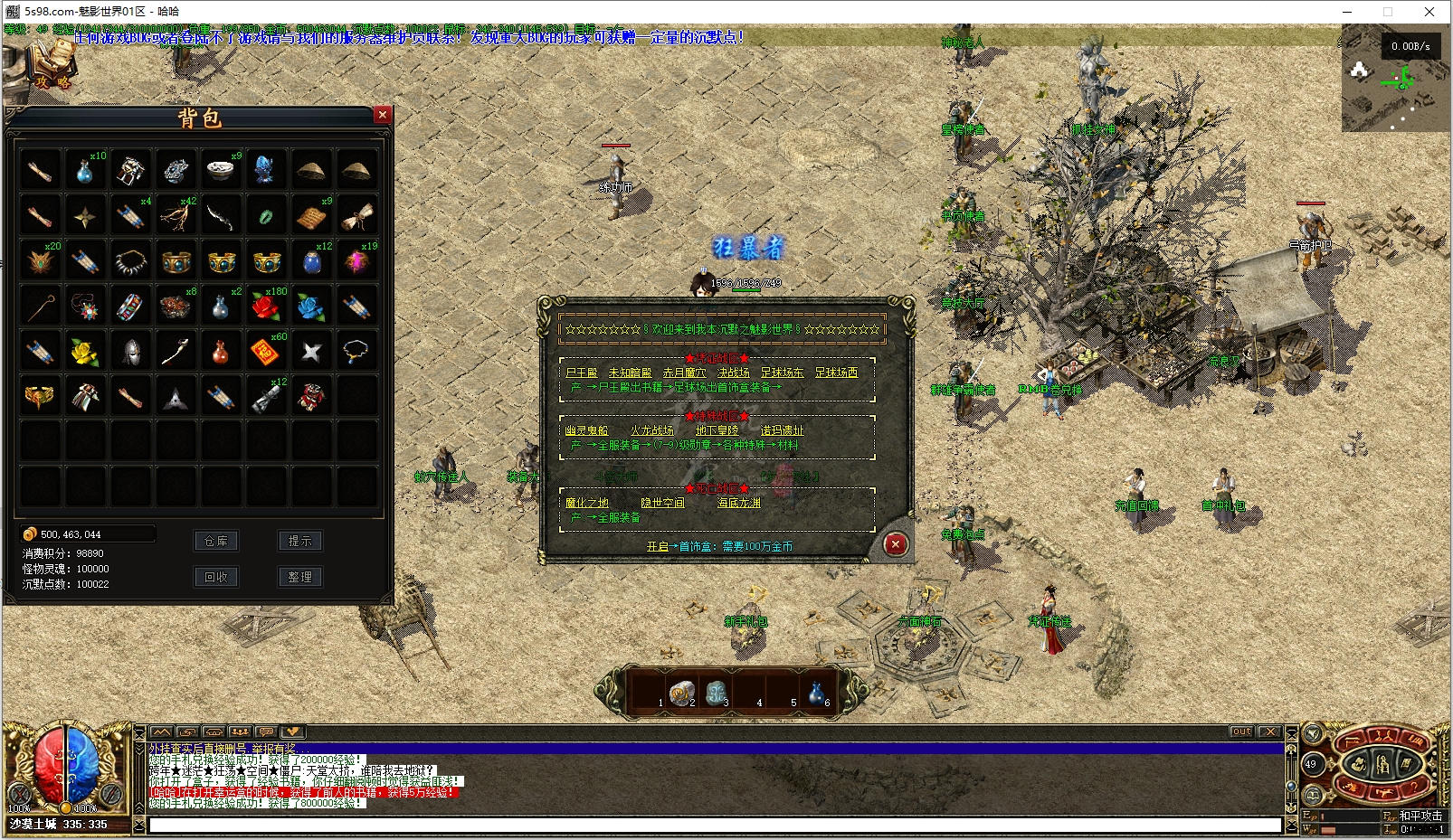
Task: Select the steel helmet in the backpack
Action: (130, 351)
